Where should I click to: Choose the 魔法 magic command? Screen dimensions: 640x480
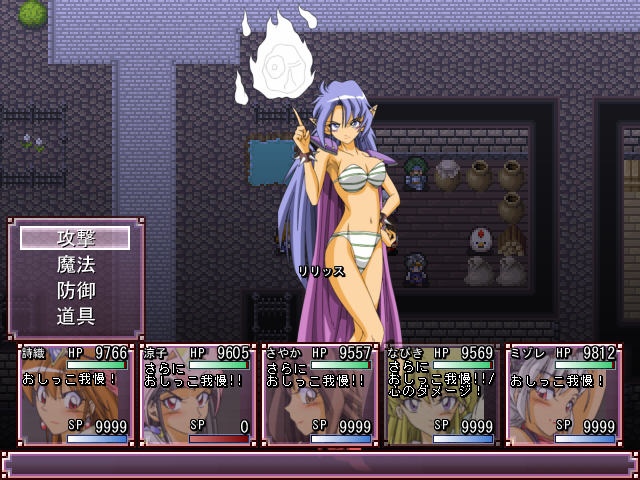point(75,264)
